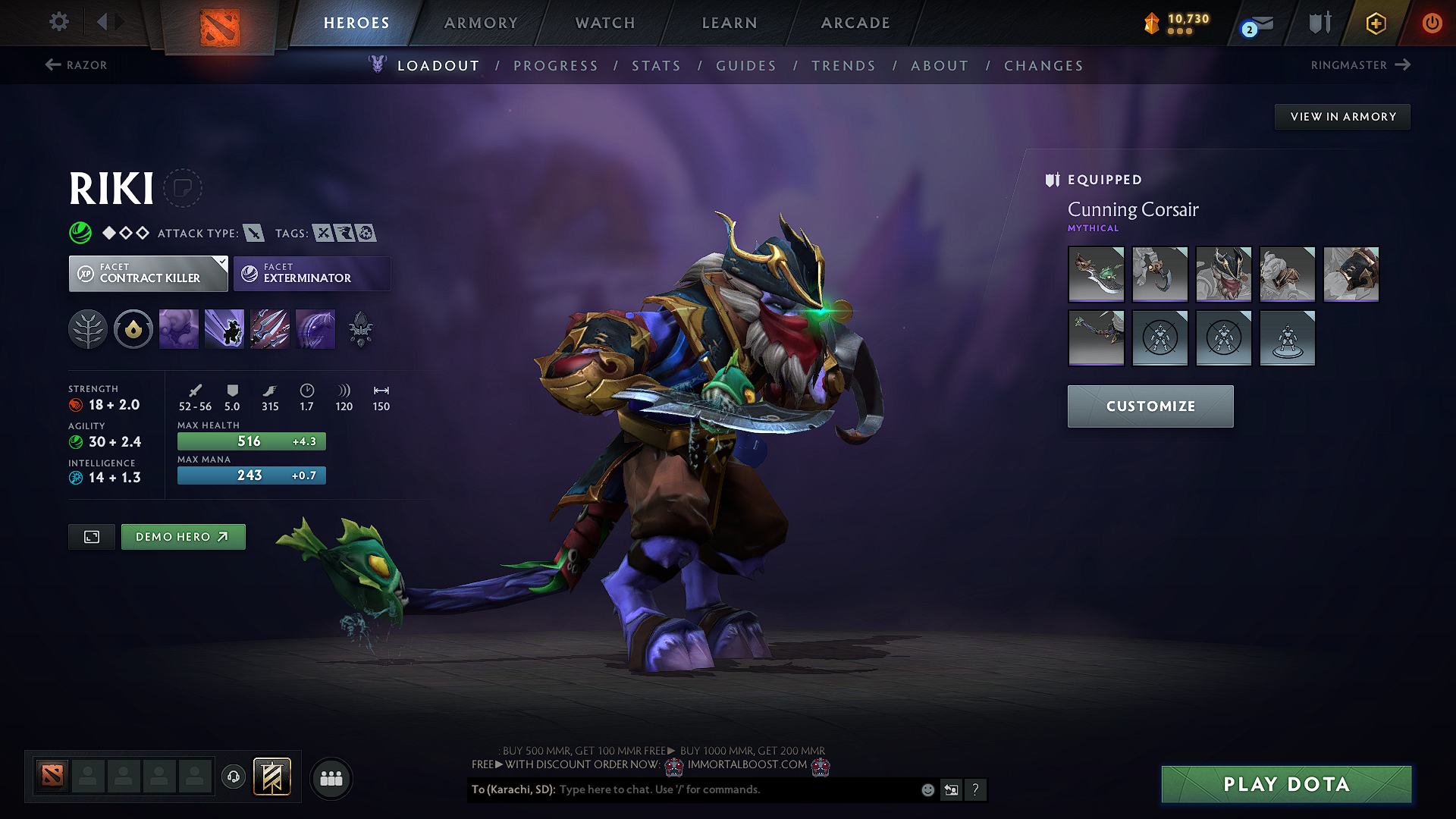
Task: Switch to the Trends section
Action: 843,66
